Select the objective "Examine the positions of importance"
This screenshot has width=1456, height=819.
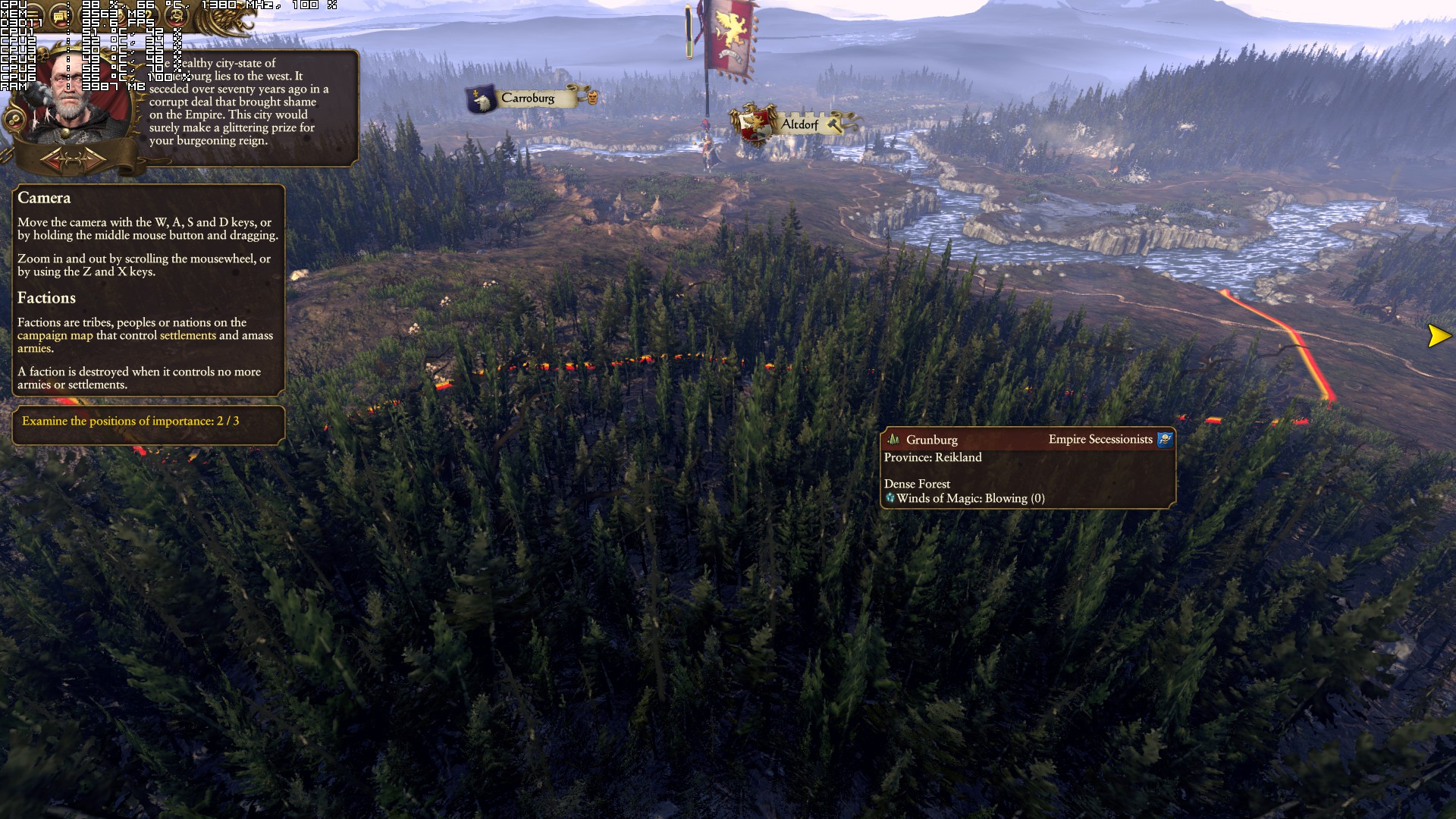coord(130,421)
